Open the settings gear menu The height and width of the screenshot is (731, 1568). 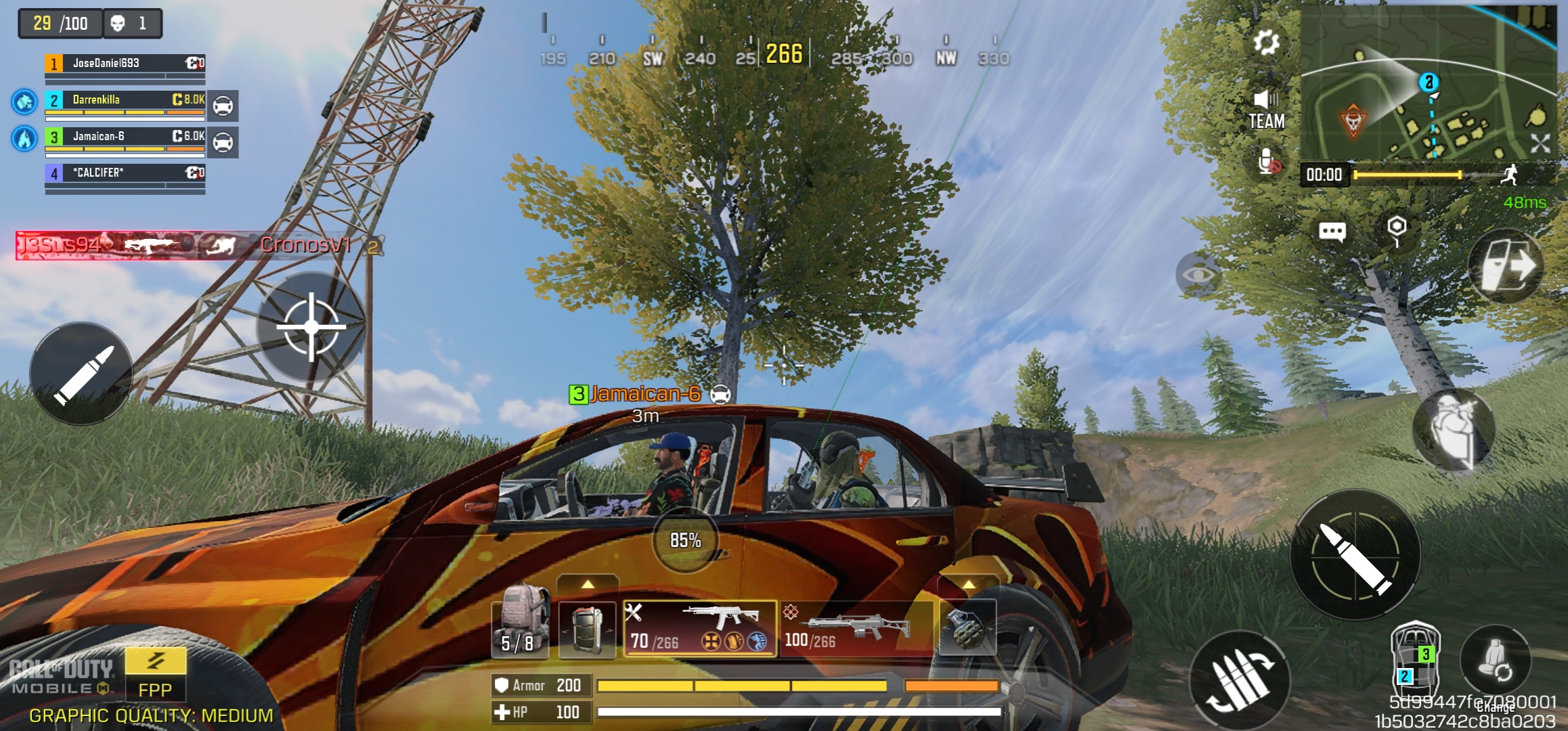pos(1265,43)
